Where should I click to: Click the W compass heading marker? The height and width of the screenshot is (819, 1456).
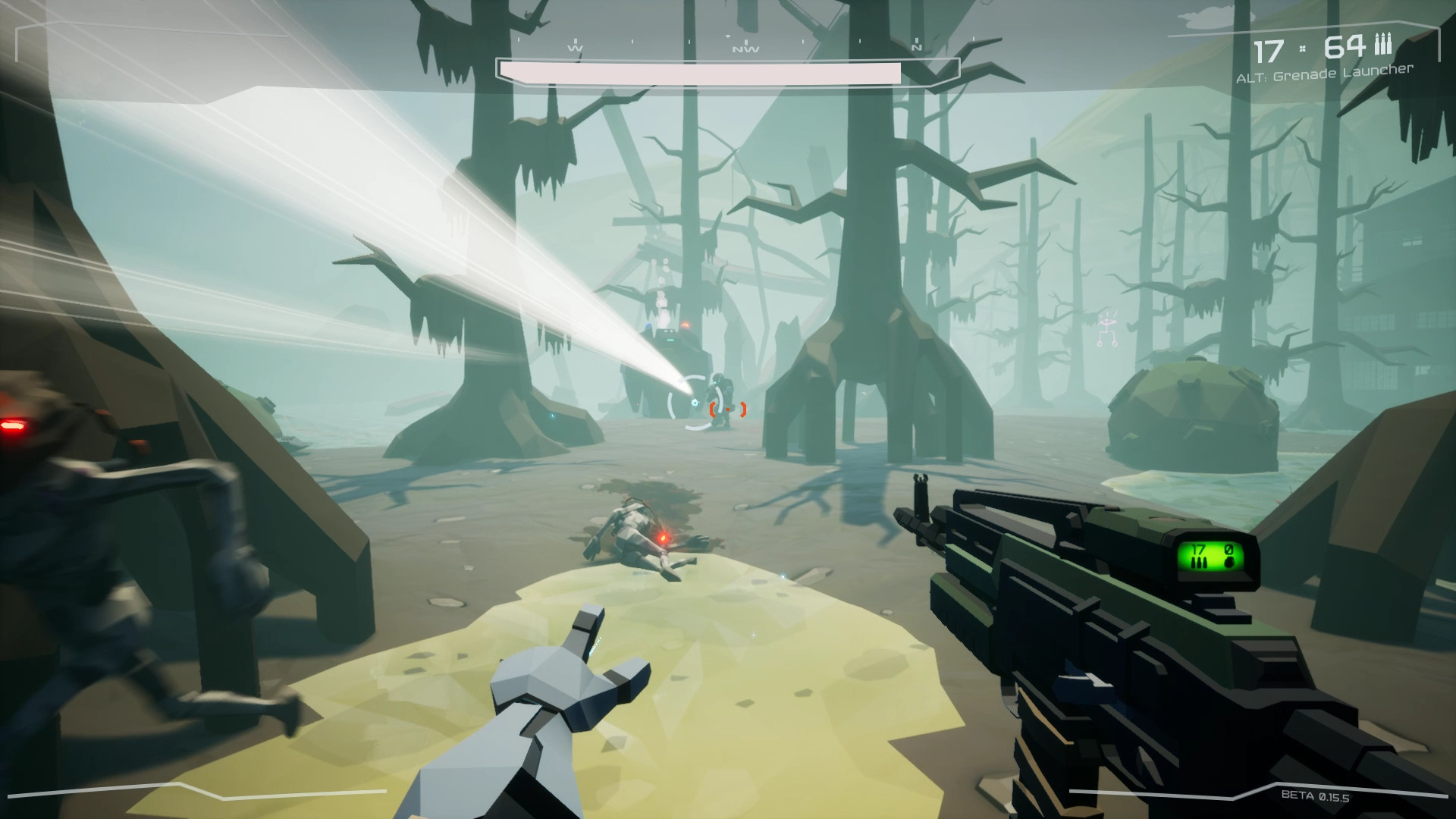(x=576, y=48)
